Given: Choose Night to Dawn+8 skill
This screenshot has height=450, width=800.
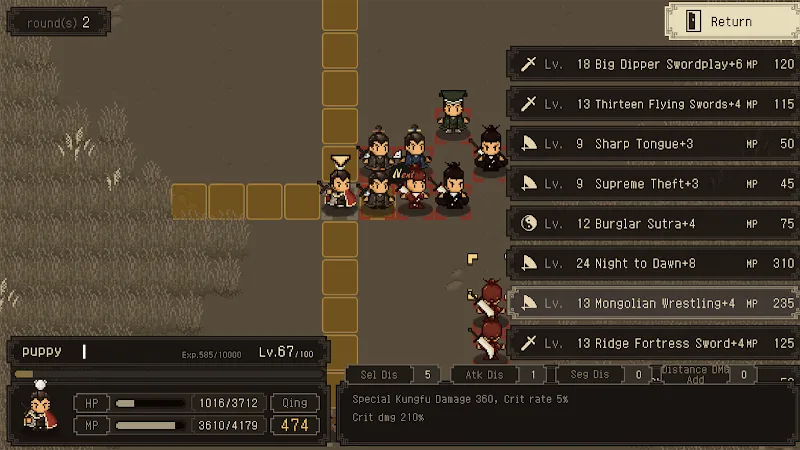Looking at the screenshot, I should 654,264.
